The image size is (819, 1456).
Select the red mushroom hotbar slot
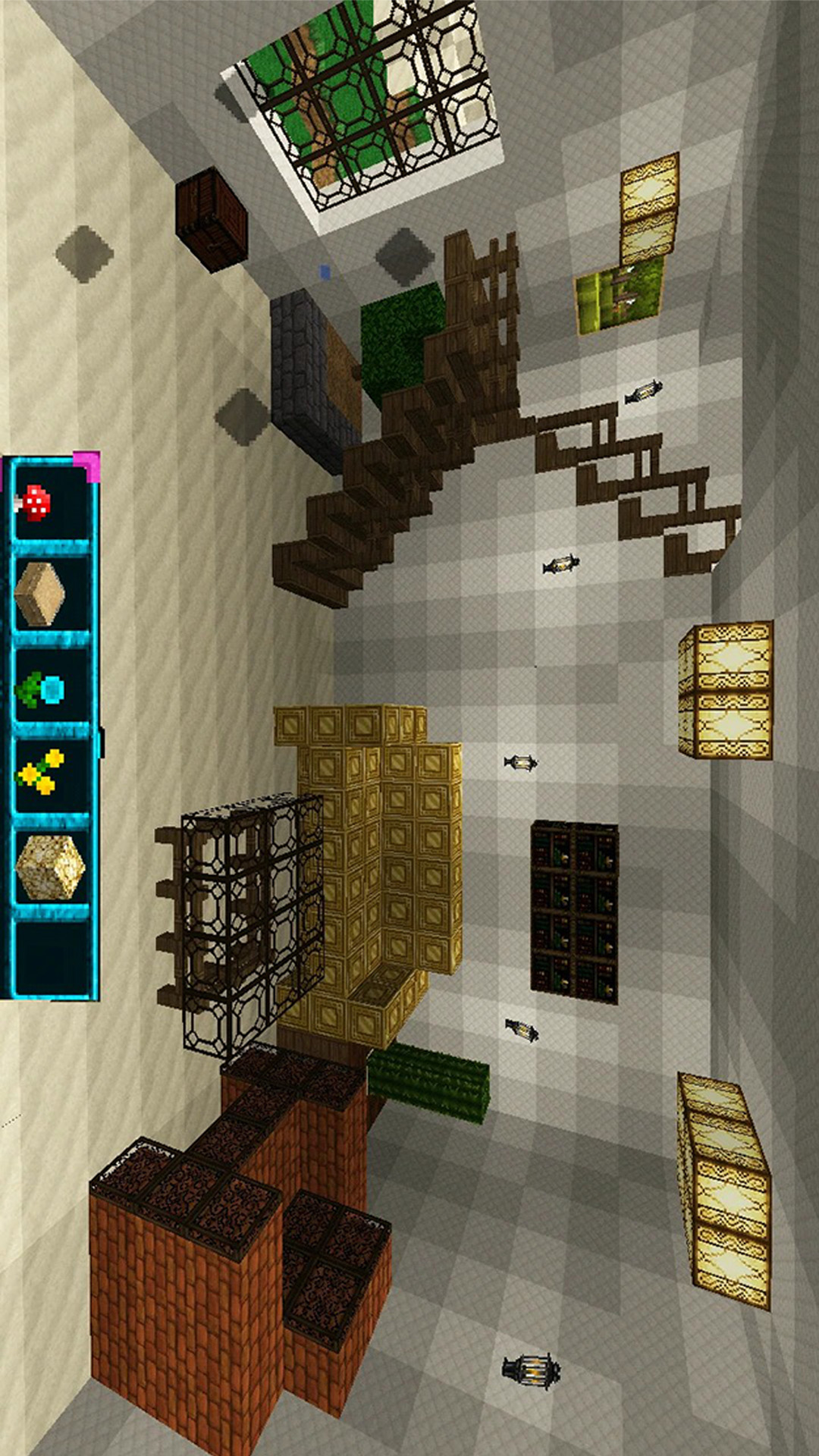[x=50, y=504]
